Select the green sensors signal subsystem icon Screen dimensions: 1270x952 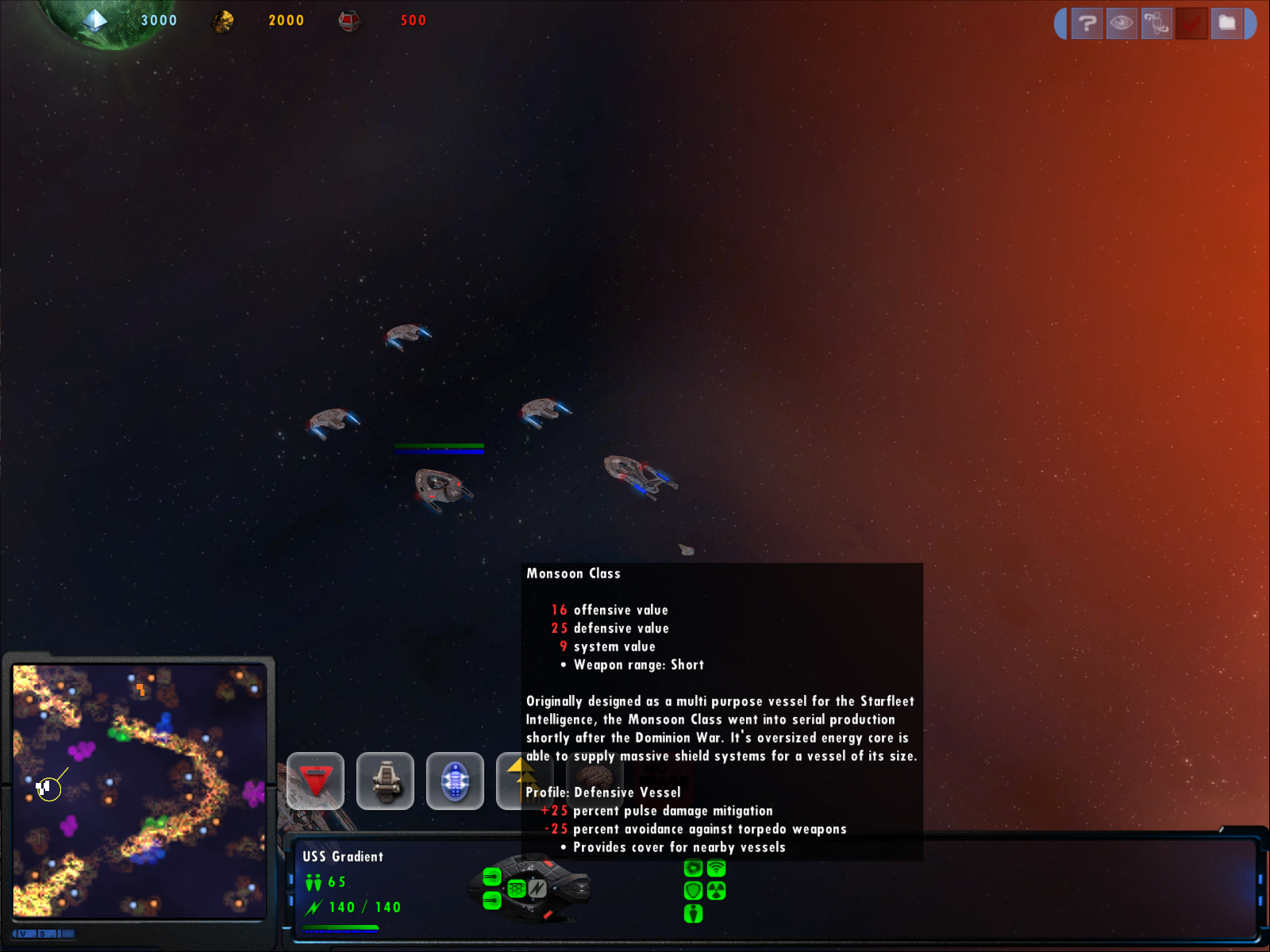[717, 869]
